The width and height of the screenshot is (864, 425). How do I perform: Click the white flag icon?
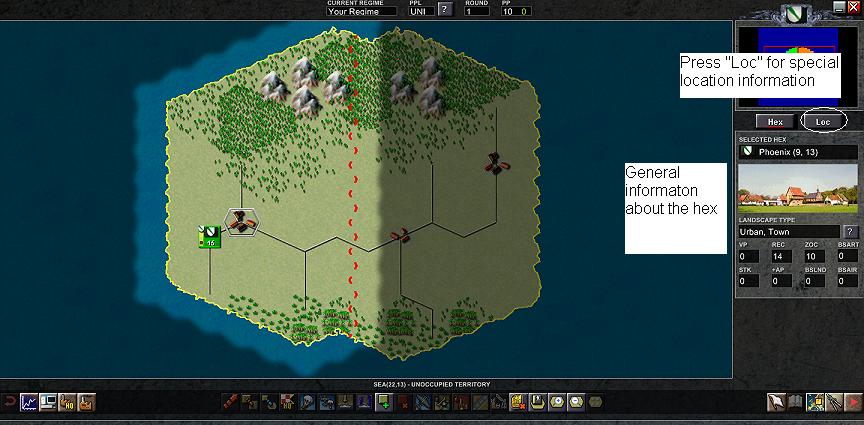tap(774, 403)
